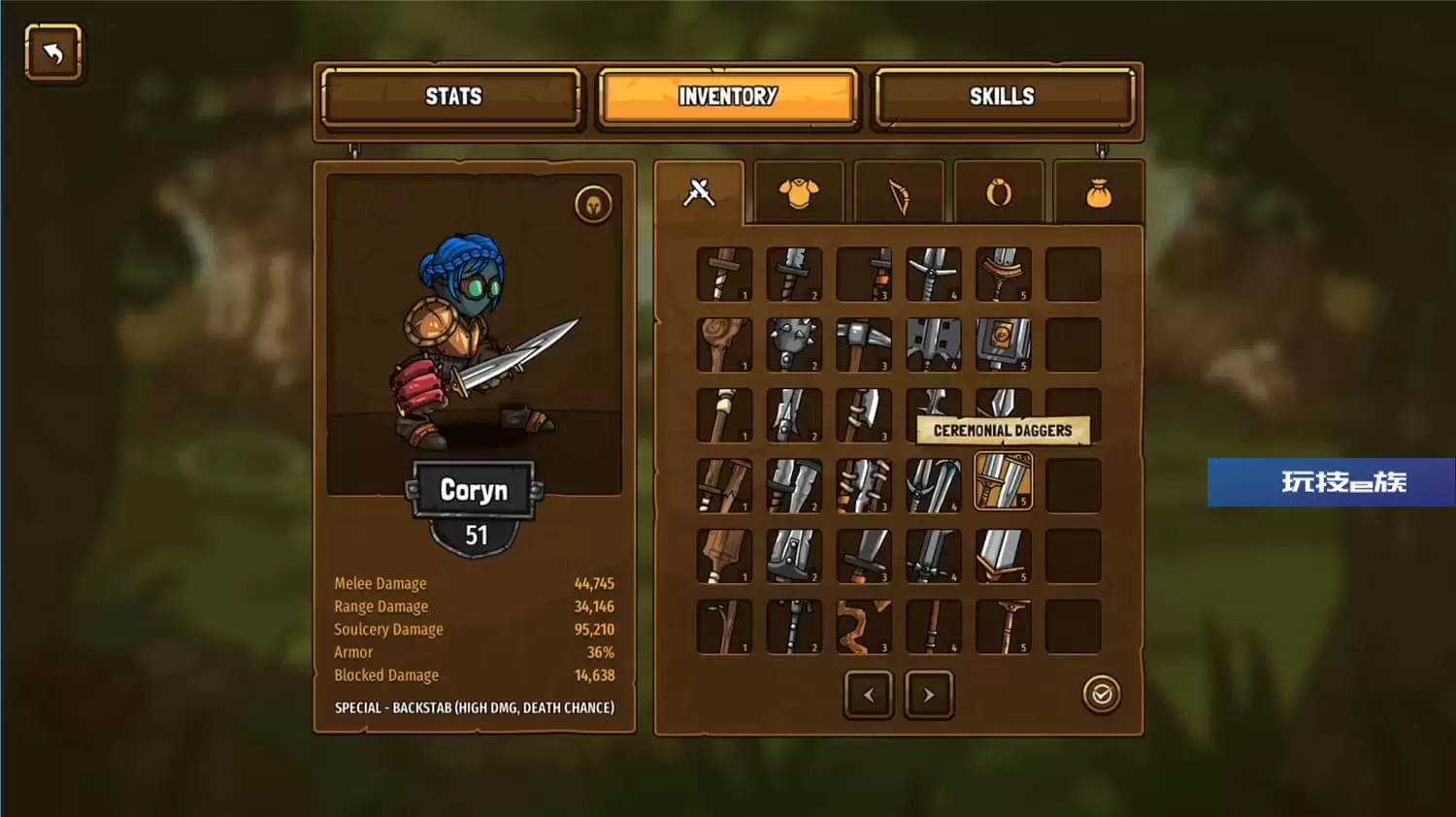Screen dimensions: 1456x817
Task: Show the Skills tab
Action: [1002, 97]
